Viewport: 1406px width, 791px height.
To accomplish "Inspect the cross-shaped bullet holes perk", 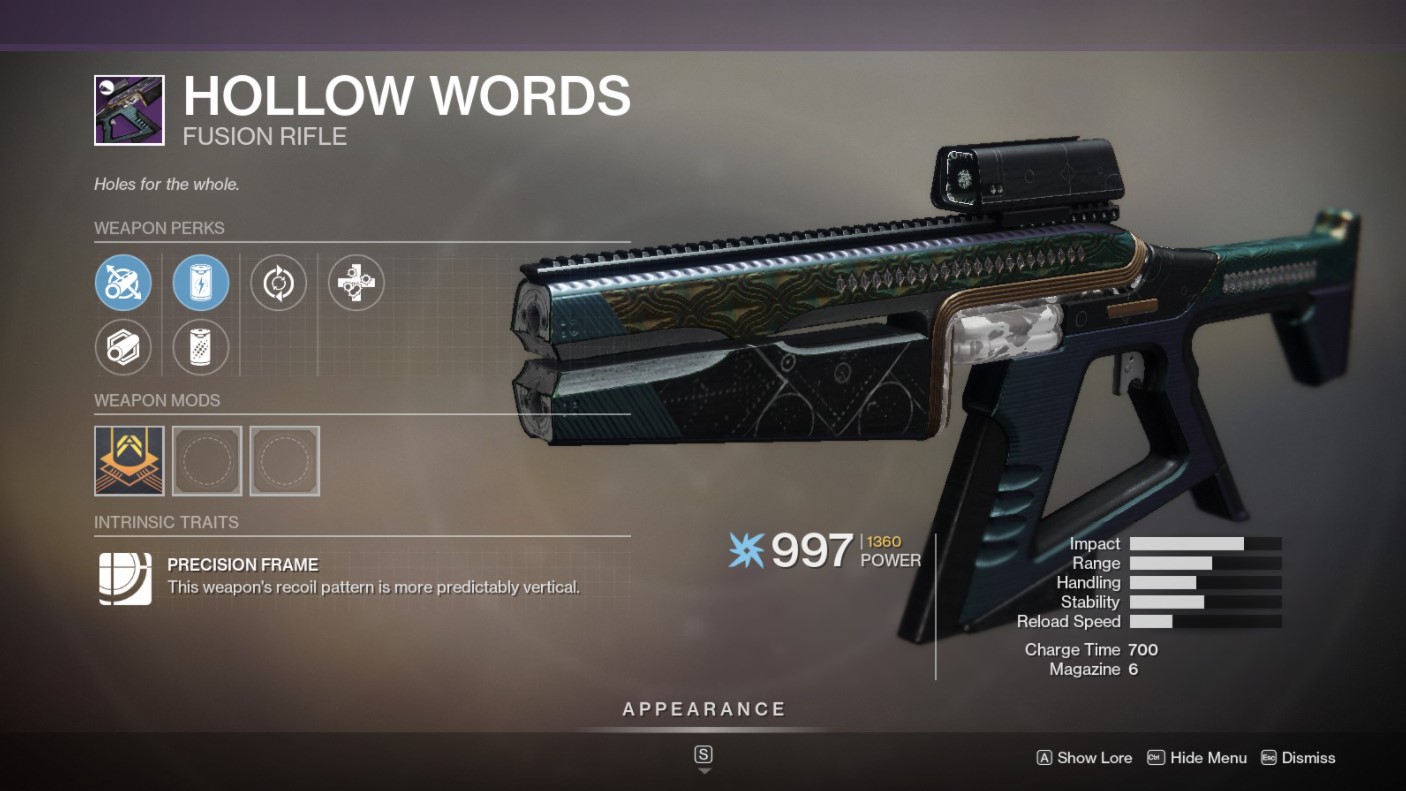I will (x=356, y=282).
